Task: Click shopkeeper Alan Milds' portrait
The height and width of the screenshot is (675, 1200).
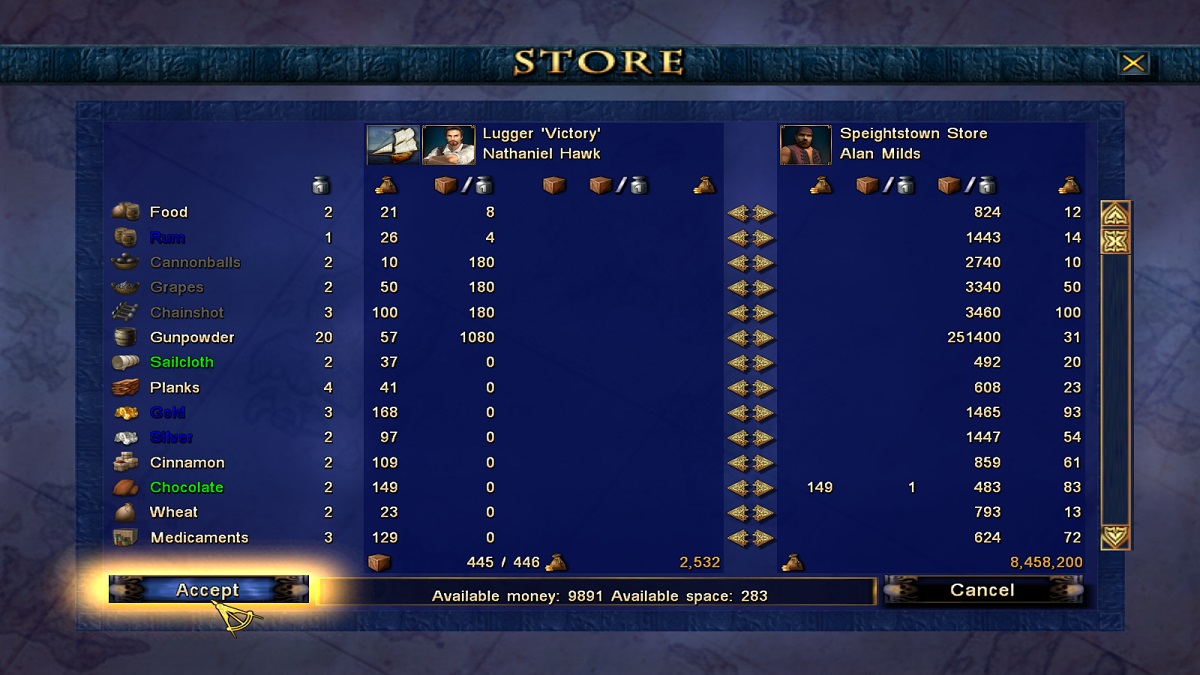Action: 805,144
